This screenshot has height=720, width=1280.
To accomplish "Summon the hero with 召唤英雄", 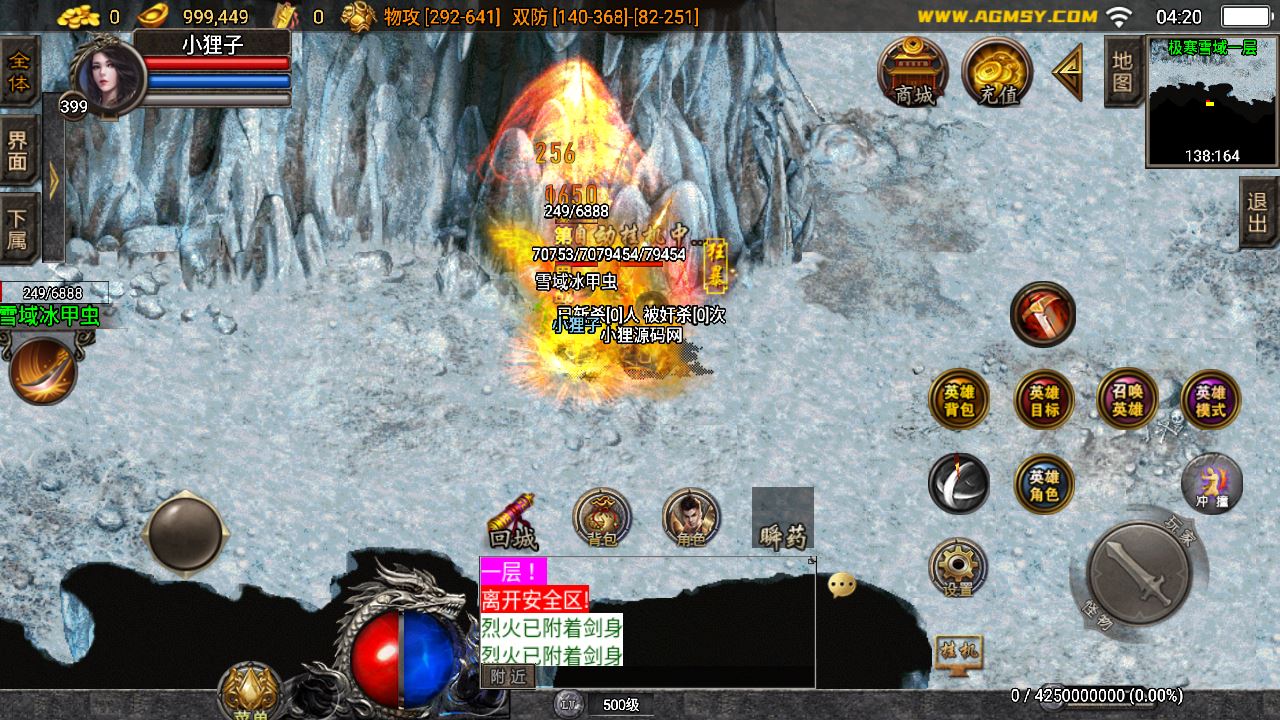I will 1127,400.
